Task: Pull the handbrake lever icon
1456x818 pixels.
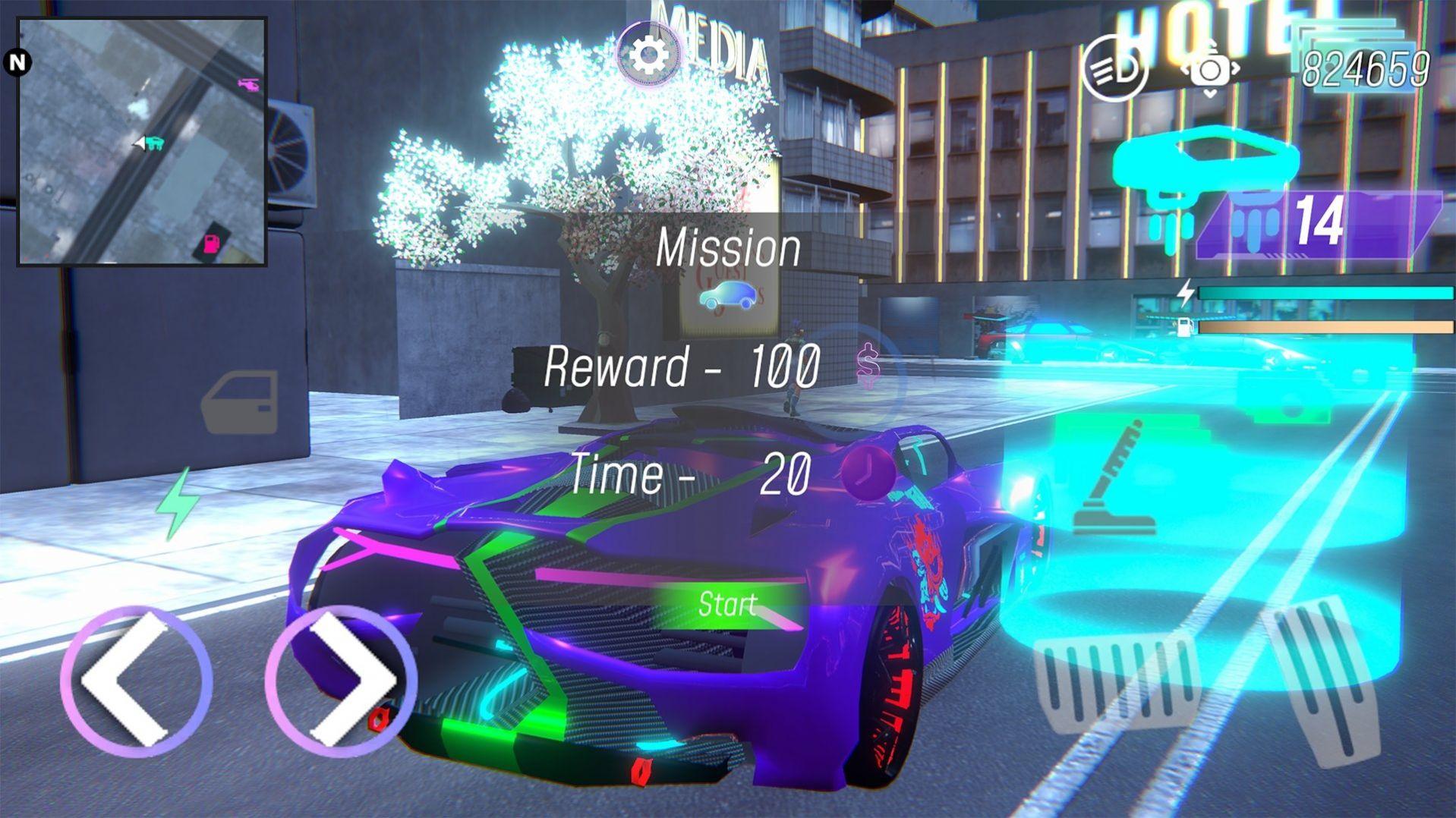Action: pyautogui.click(x=1115, y=480)
